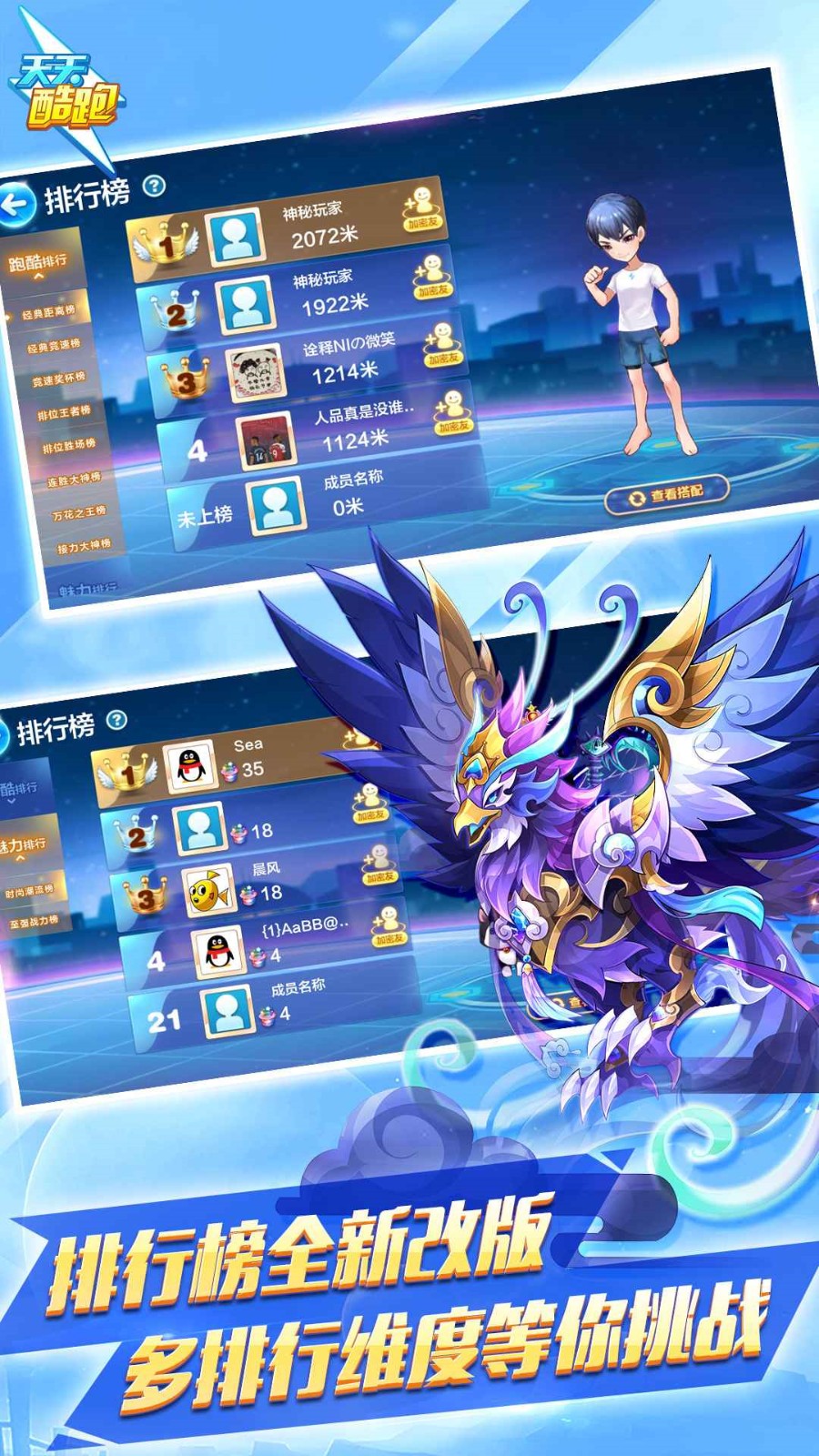
Task: Switch to 万花之王榜
Action: (x=79, y=512)
